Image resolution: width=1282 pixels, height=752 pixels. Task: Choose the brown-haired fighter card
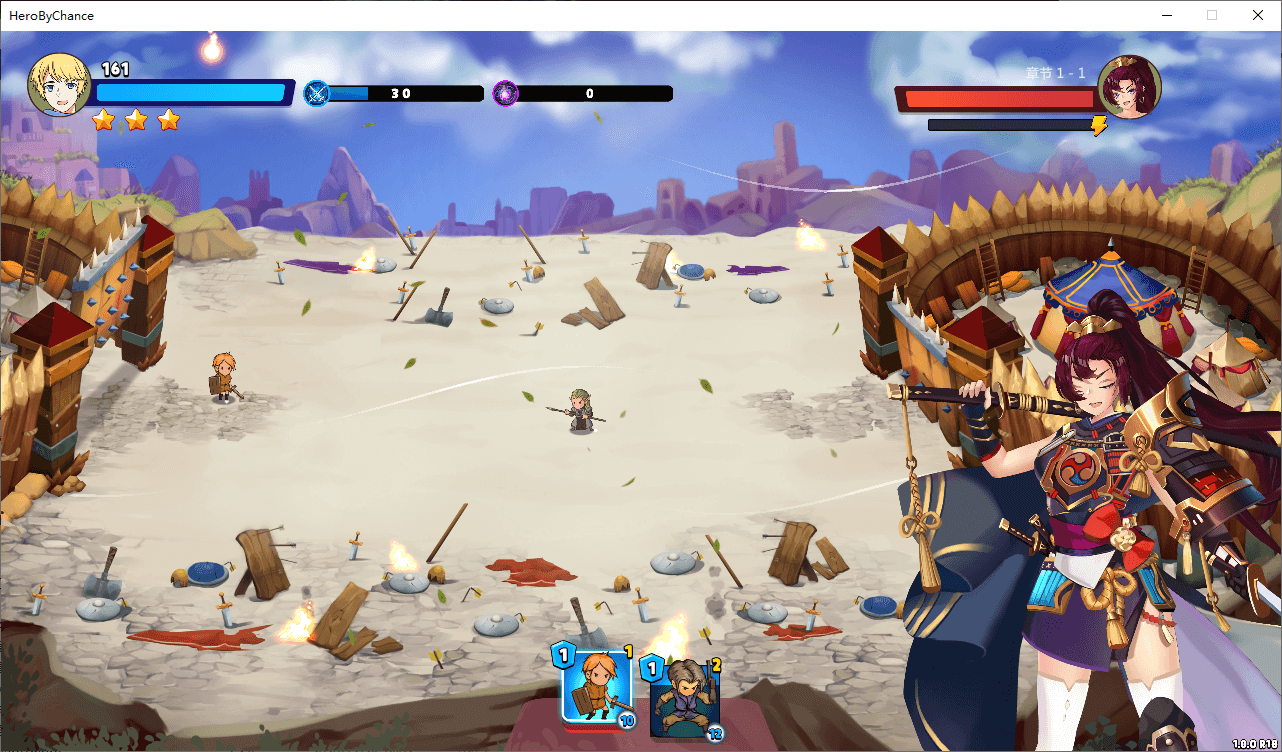coord(683,696)
